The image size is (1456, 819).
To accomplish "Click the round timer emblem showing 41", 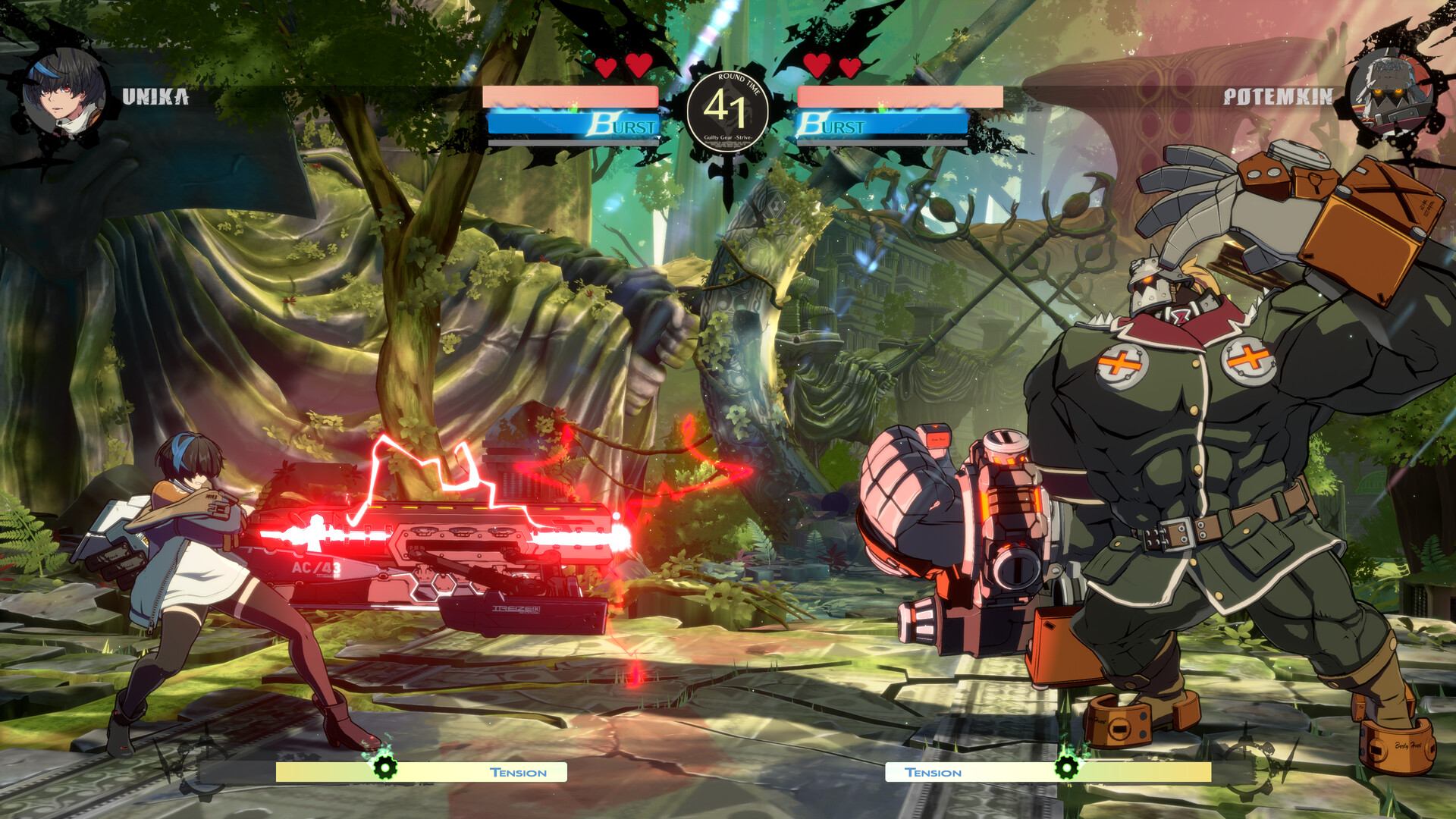I will 728,110.
